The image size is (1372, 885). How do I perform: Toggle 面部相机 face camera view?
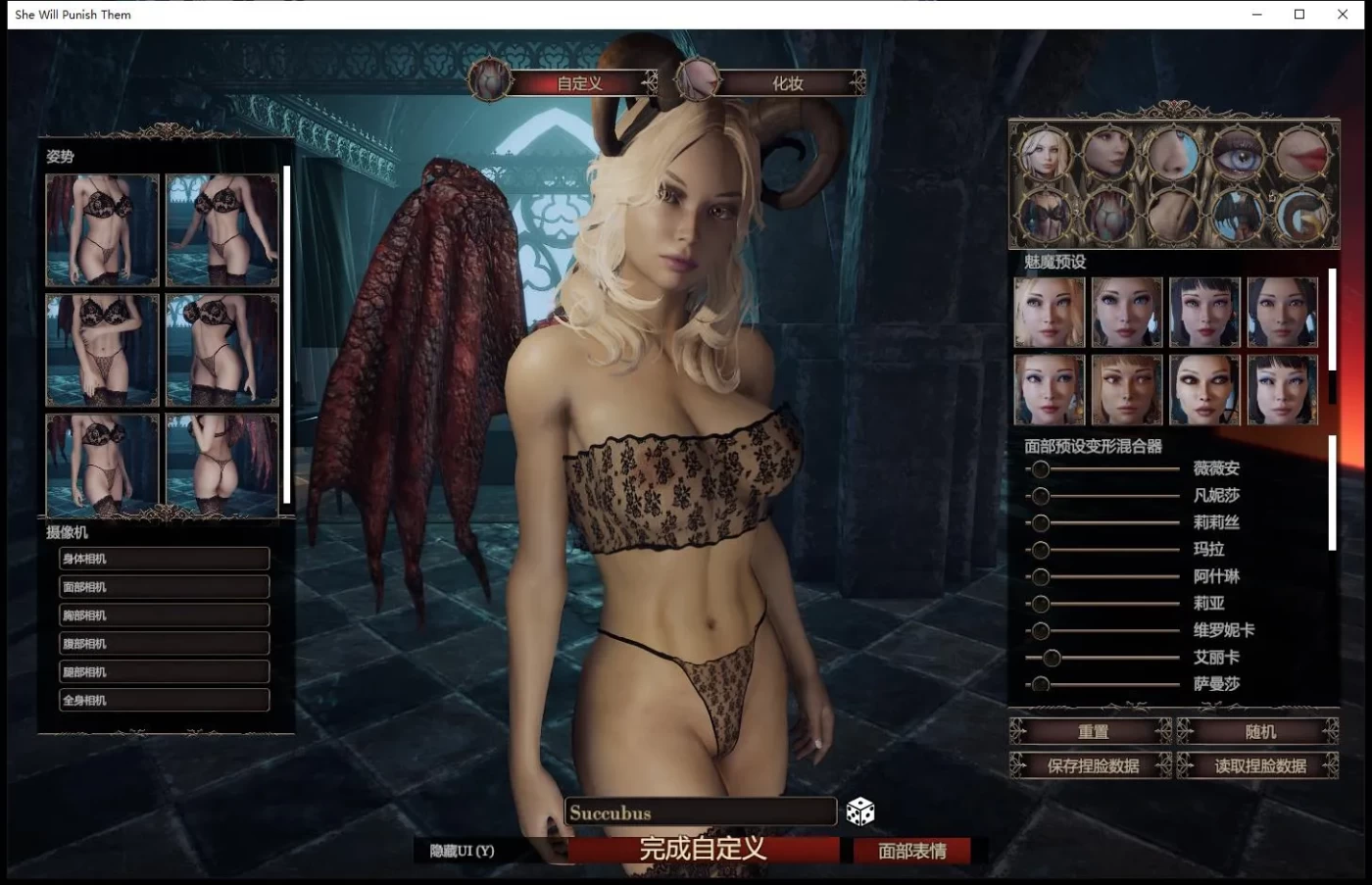click(x=163, y=586)
